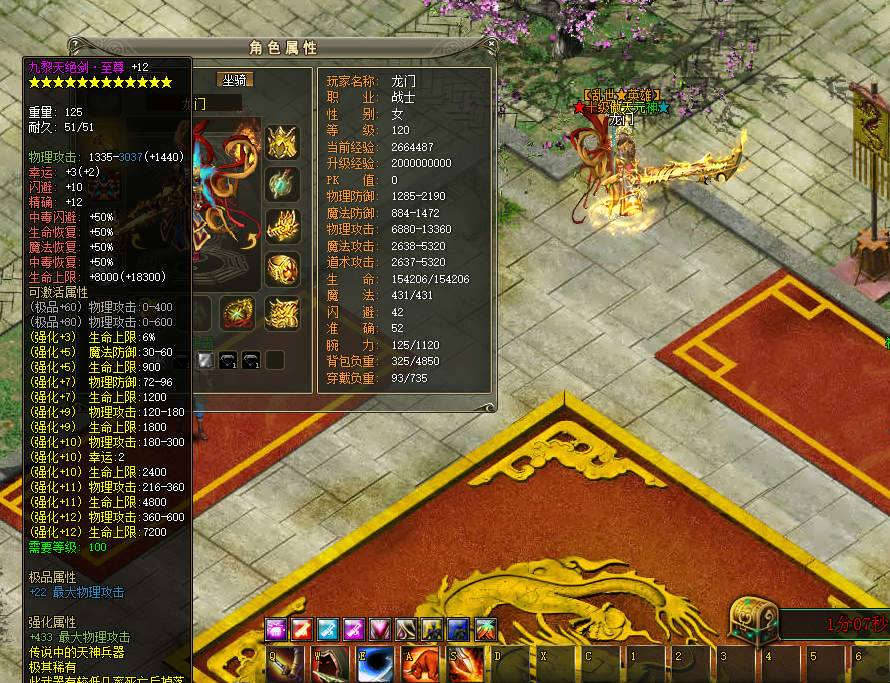Click the purple lotus buff icon
Screen dimensions: 890x683
(276, 629)
